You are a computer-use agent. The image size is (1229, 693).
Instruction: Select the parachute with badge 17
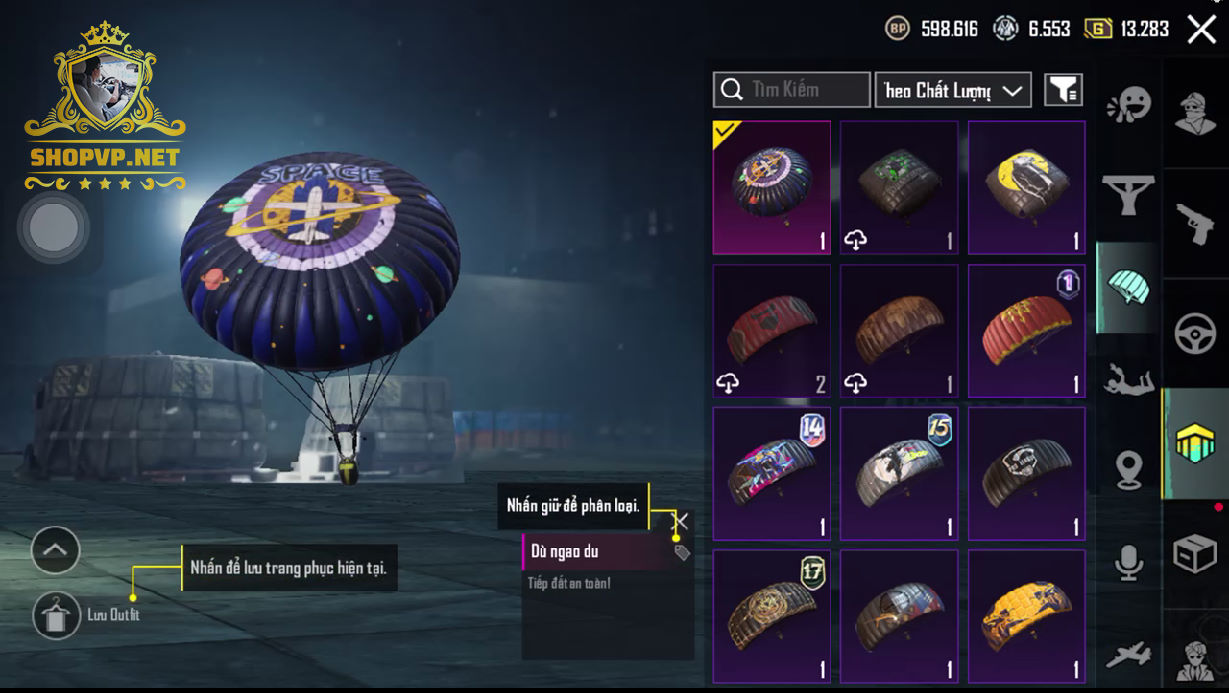(771, 616)
